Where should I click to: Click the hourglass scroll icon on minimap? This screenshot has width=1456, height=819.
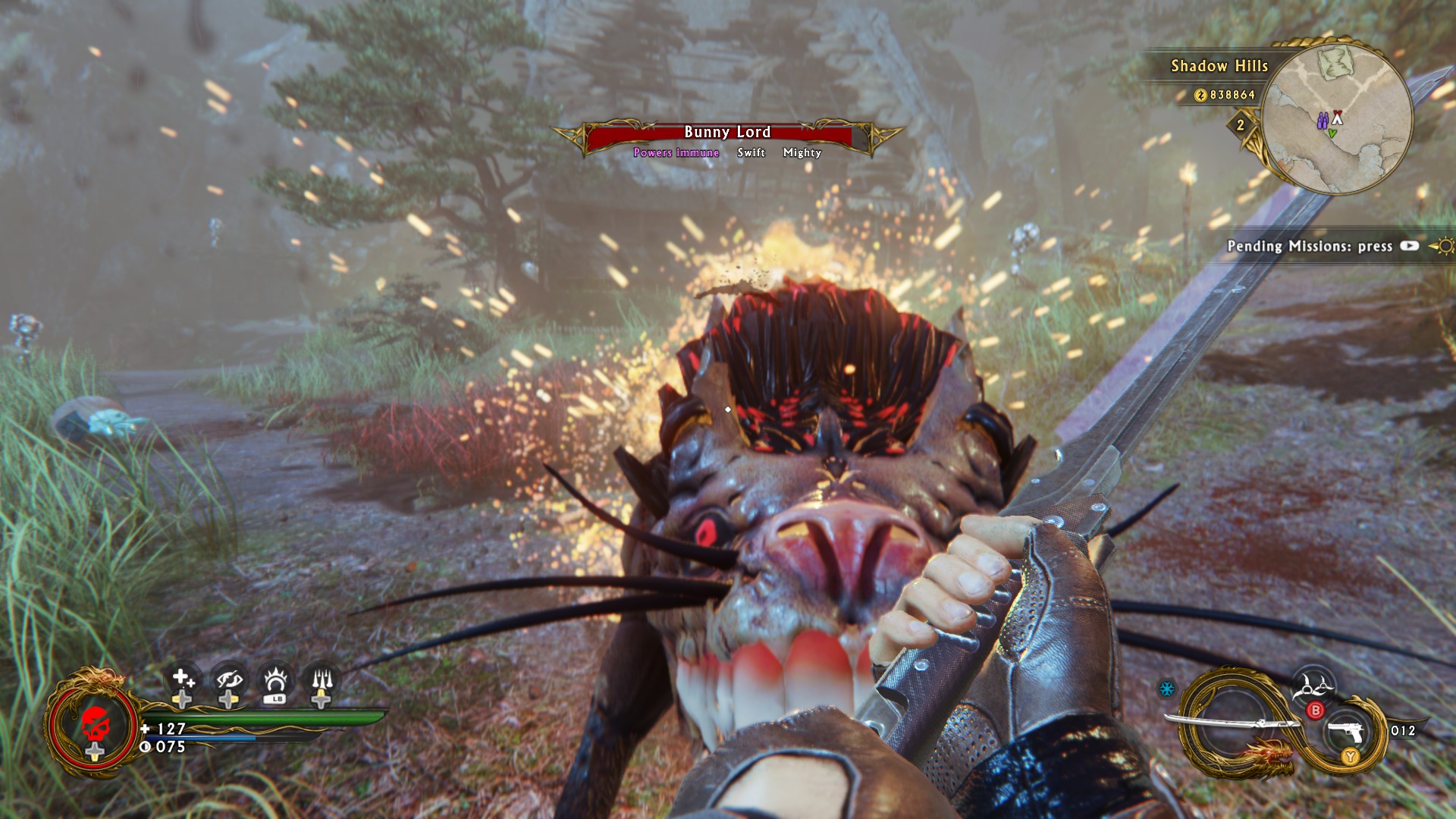1336,61
